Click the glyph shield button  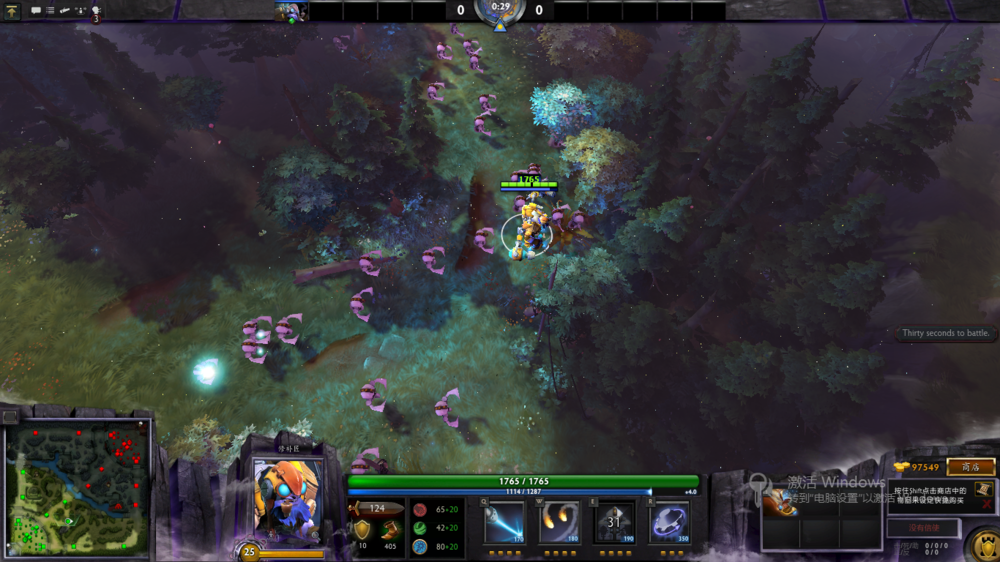pos(984,546)
